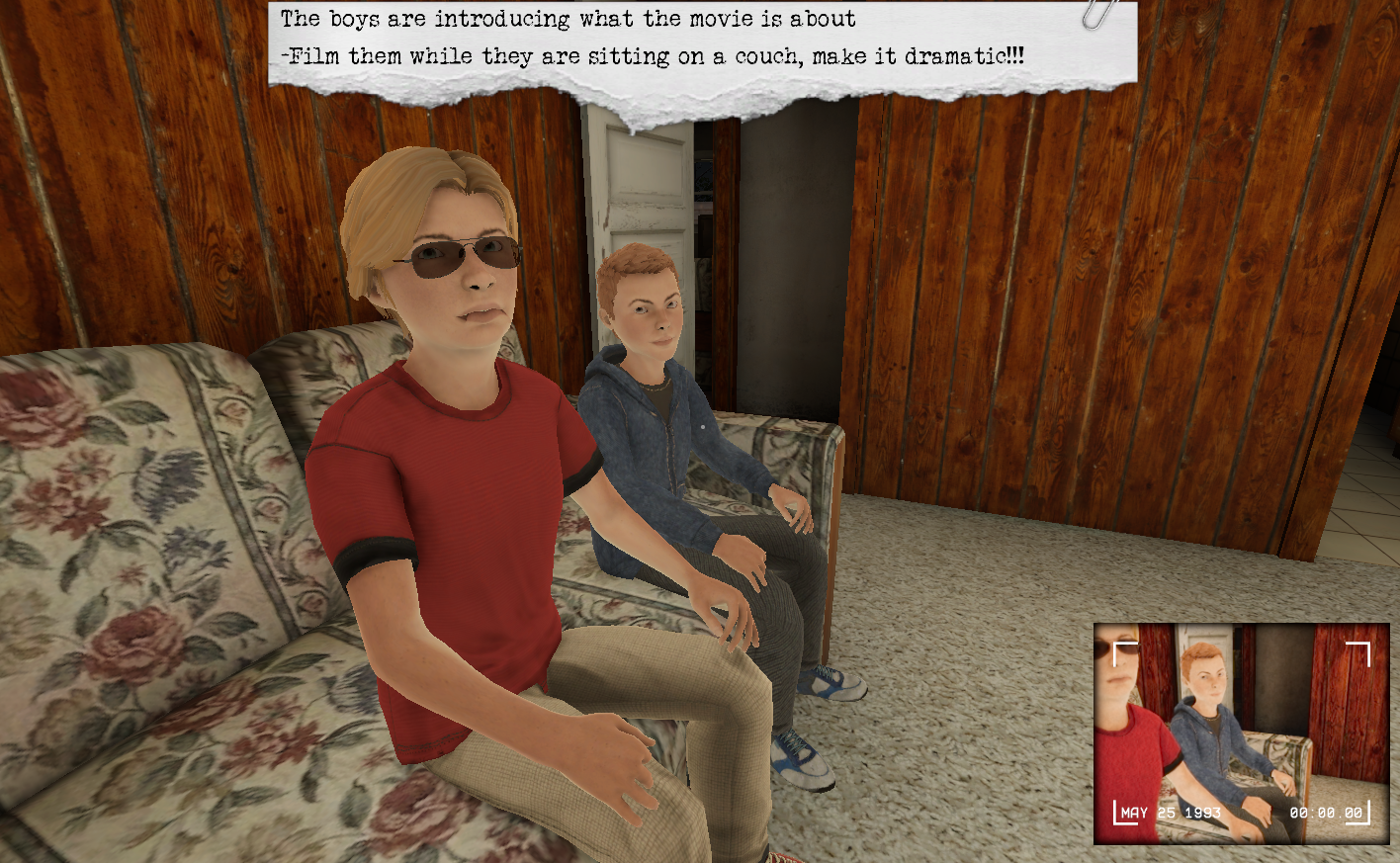Toggle the blond boy's sunglasses
1400x863 pixels.
click(x=455, y=253)
